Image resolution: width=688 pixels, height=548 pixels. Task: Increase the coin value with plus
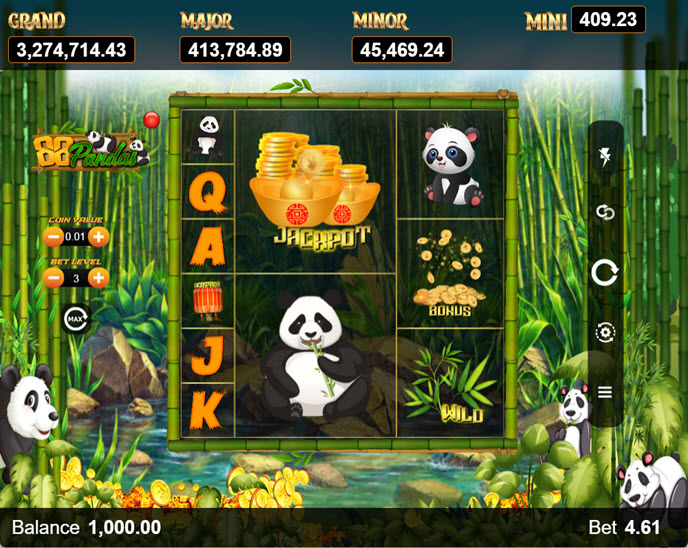(x=98, y=237)
